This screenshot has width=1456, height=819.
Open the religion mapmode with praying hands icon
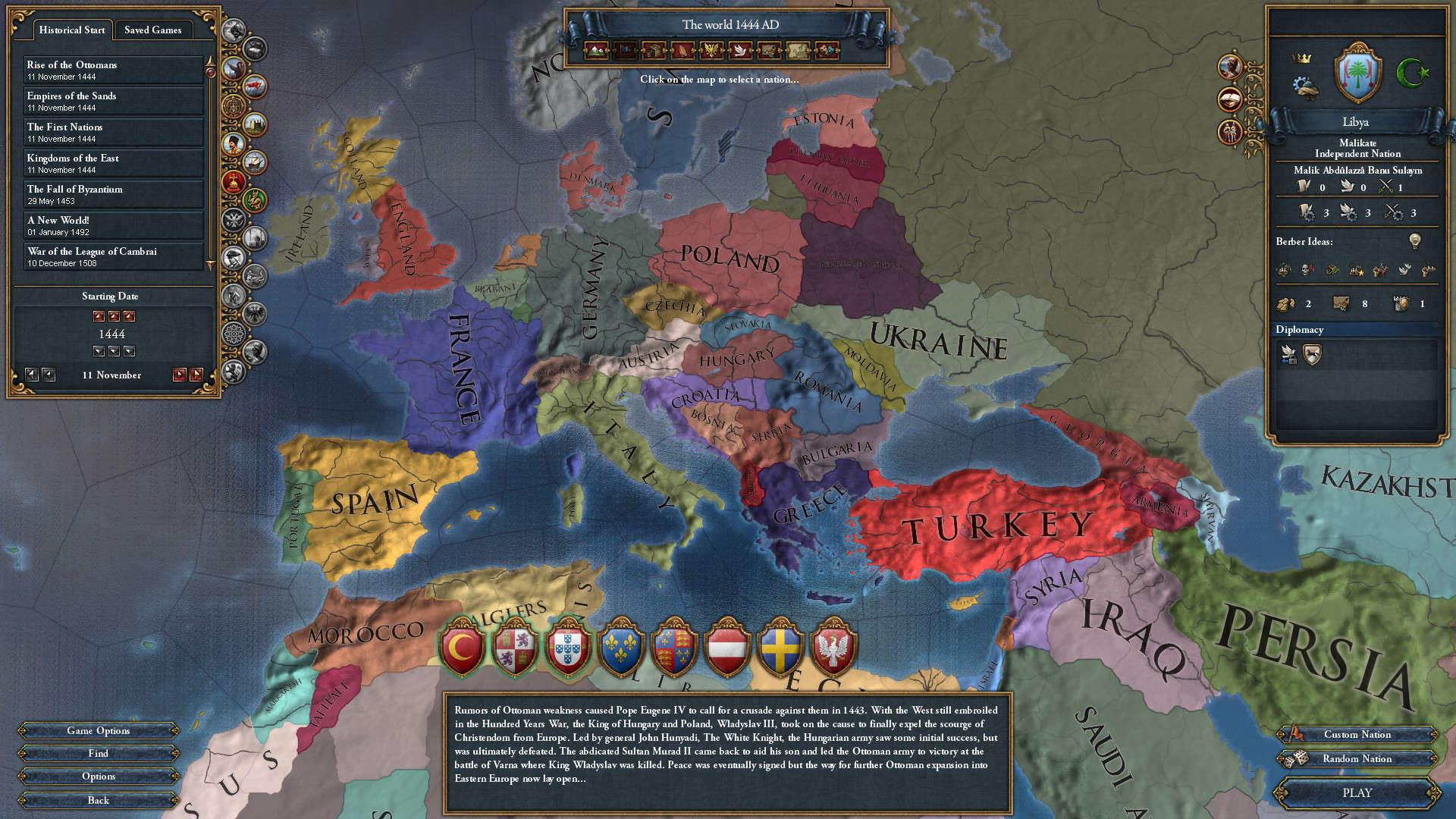point(682,51)
